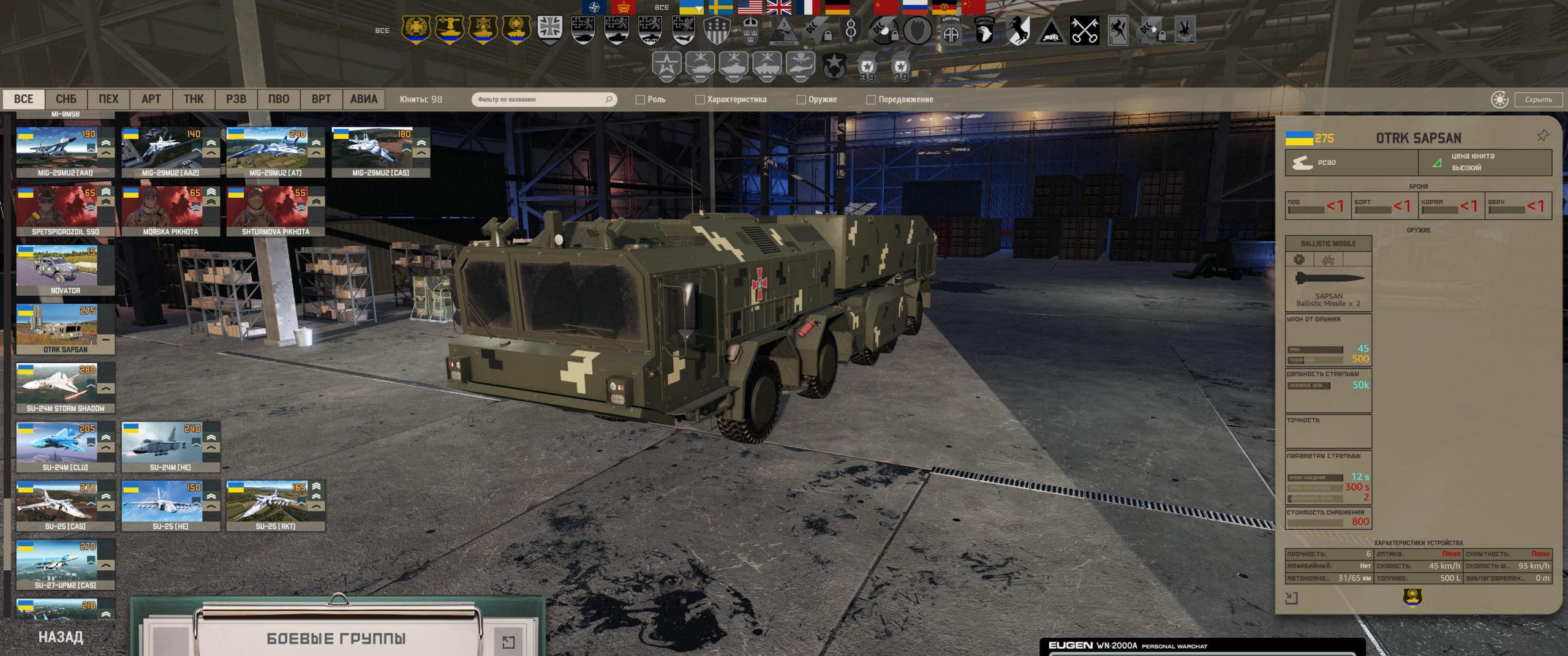The height and width of the screenshot is (656, 1568).
Task: Toggle the Характеристика filter checkbox
Action: [x=700, y=100]
